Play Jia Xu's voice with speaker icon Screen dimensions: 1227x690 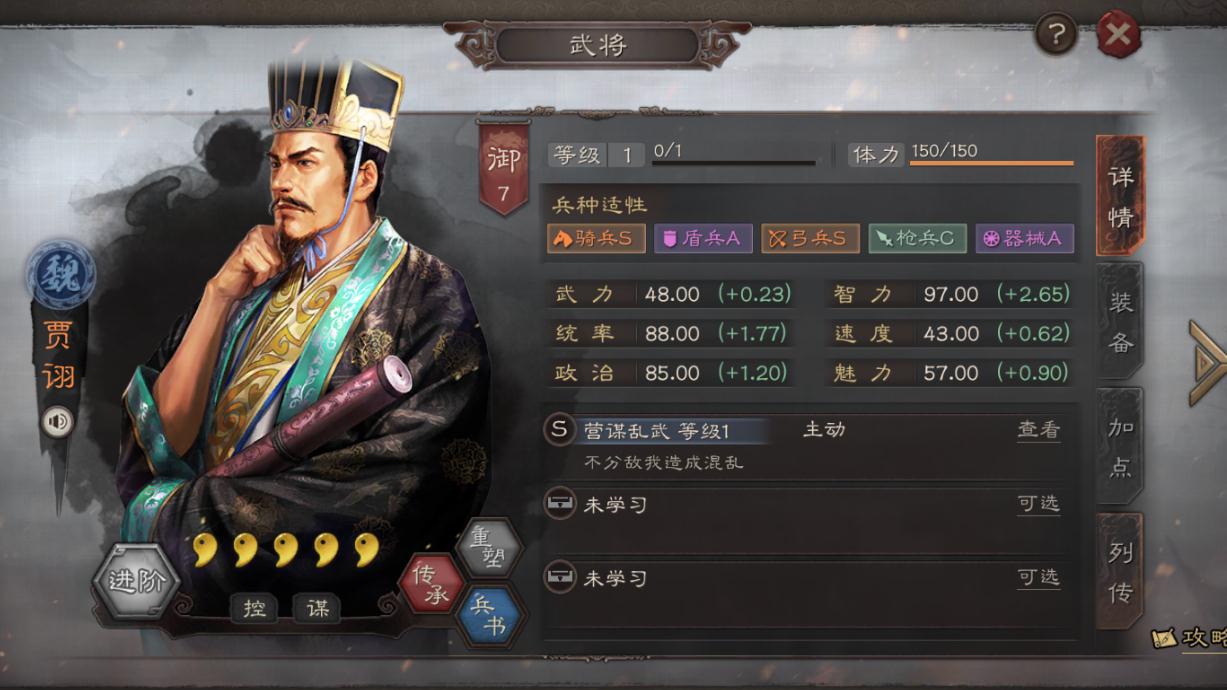58,422
